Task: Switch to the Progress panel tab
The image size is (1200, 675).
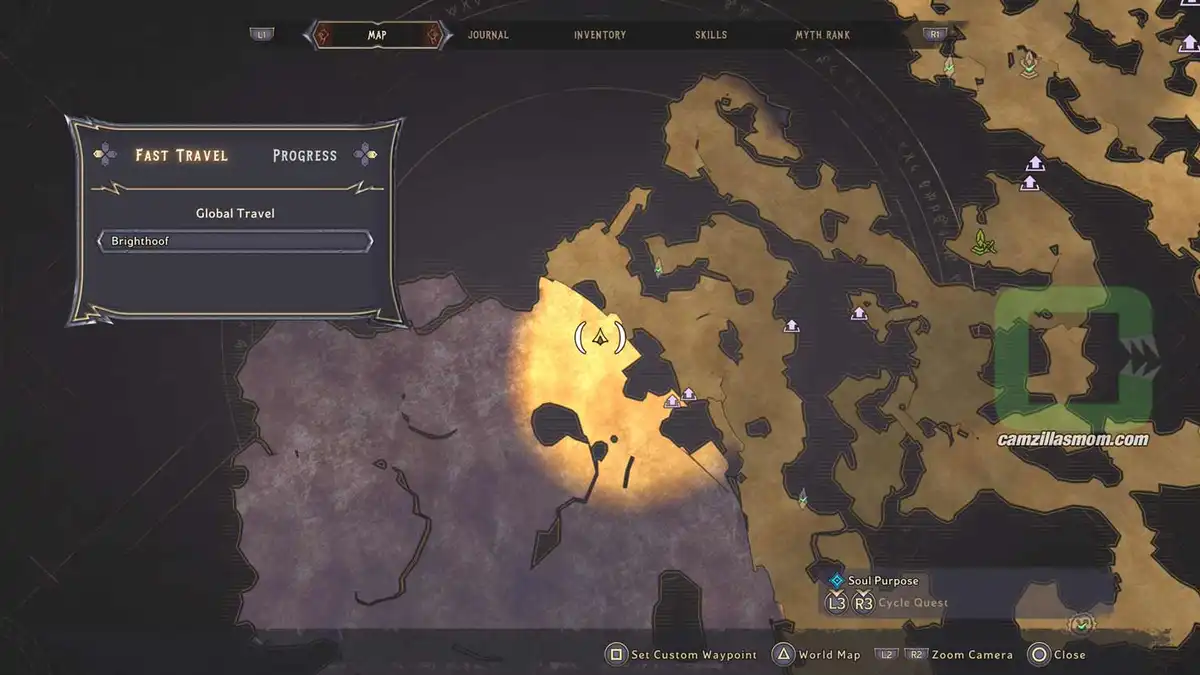Action: 305,155
